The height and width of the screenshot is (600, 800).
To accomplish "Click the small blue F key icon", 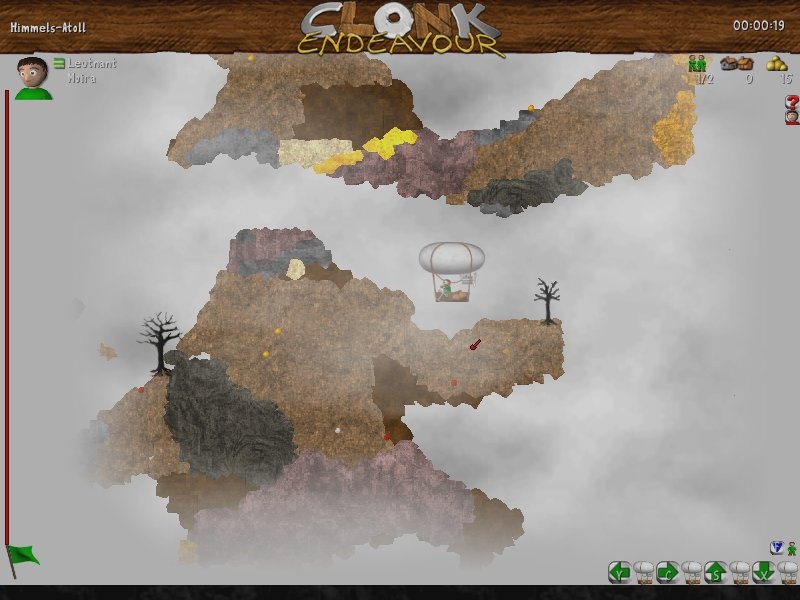I will (x=776, y=547).
